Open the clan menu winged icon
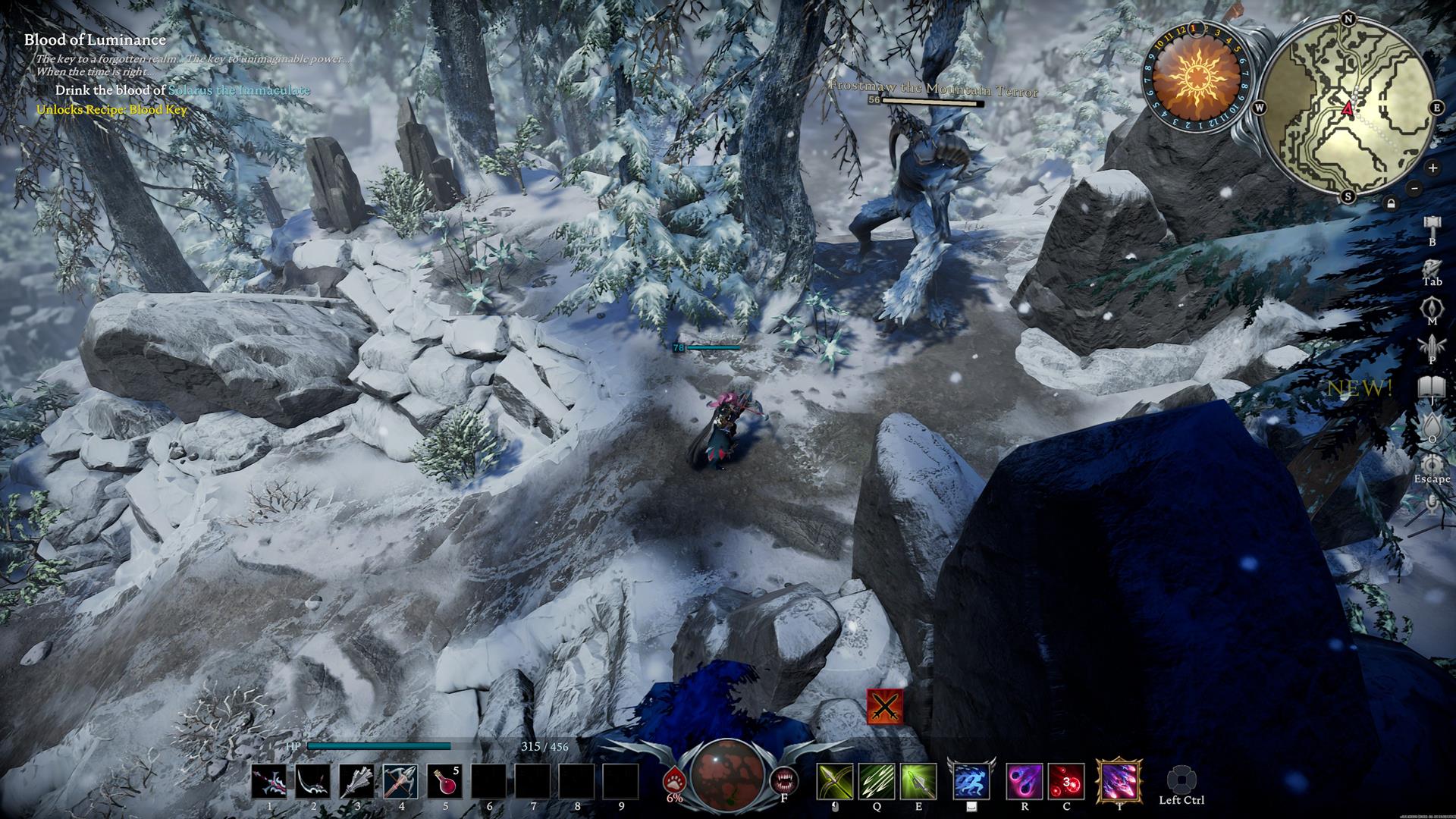 click(x=1432, y=346)
